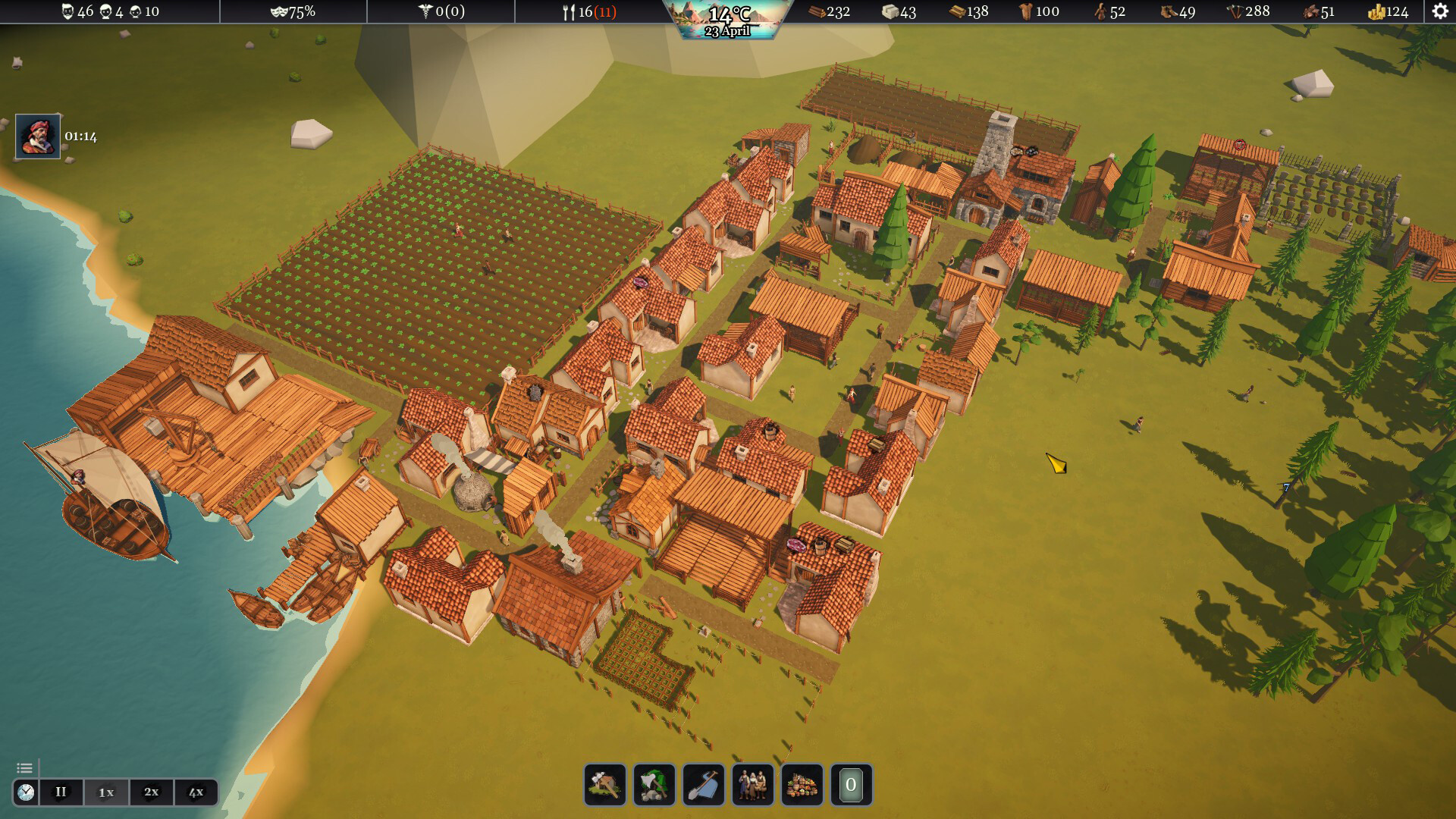This screenshot has width=1456, height=819.
Task: Expand the event card slot showing 0
Action: pyautogui.click(x=852, y=785)
